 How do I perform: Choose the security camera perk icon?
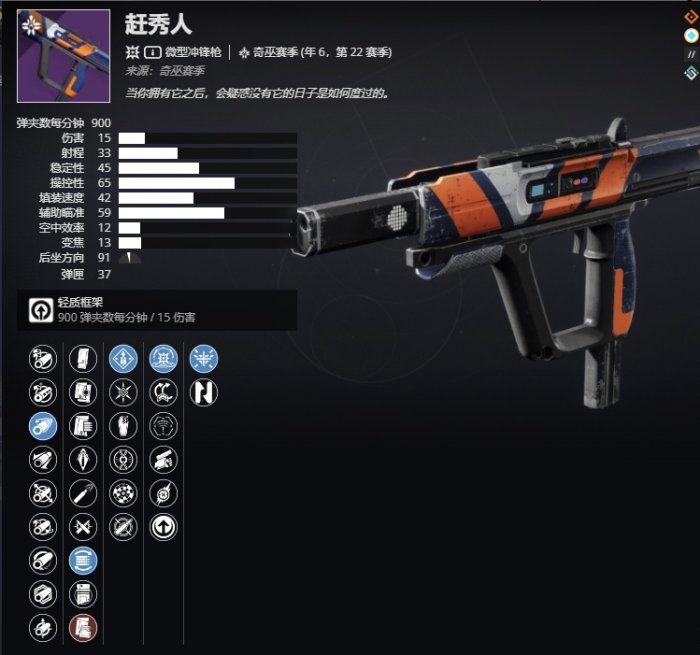coord(163,460)
